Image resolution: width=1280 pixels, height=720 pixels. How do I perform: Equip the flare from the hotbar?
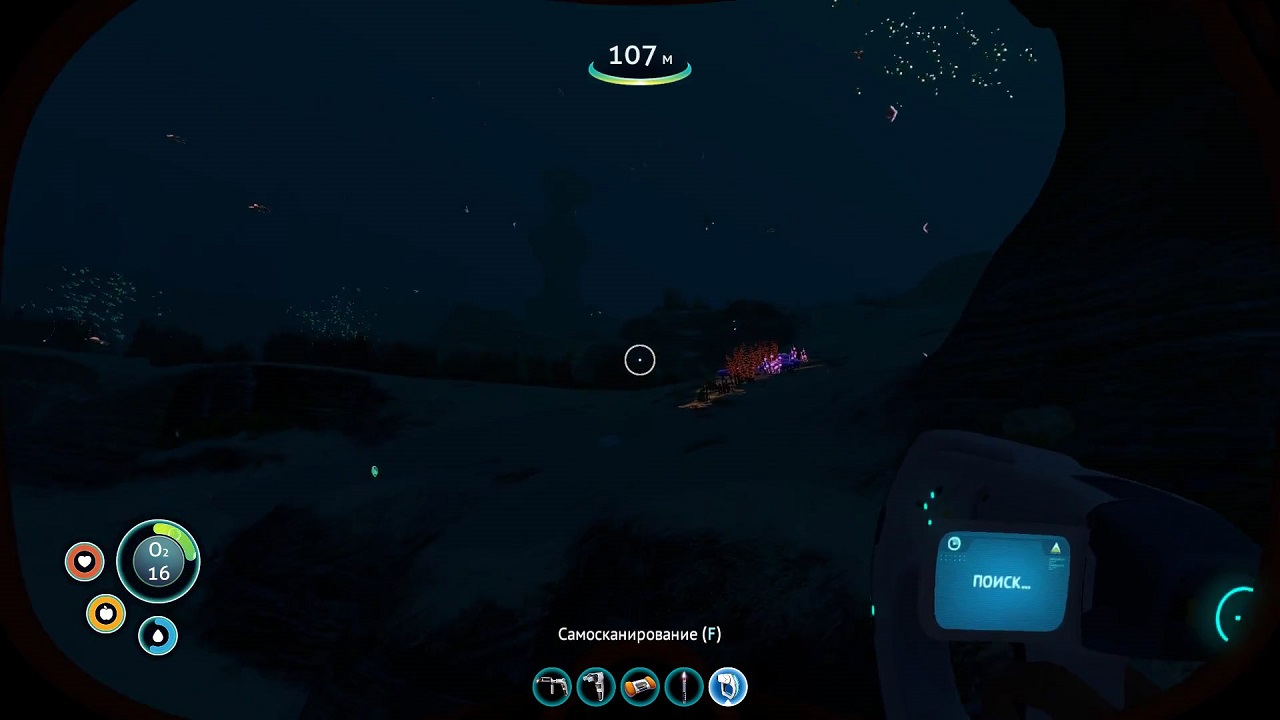(x=684, y=687)
